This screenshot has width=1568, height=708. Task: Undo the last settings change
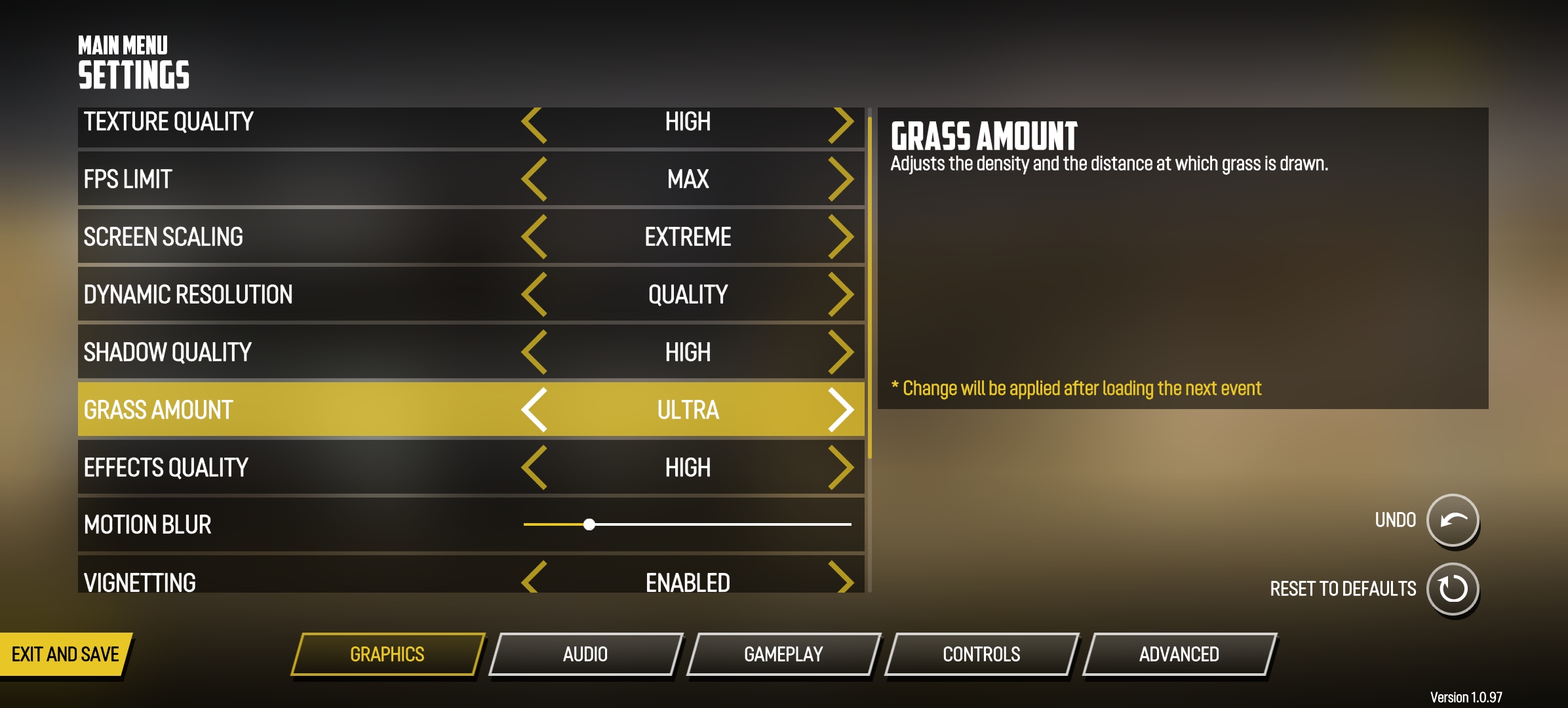coord(1453,520)
